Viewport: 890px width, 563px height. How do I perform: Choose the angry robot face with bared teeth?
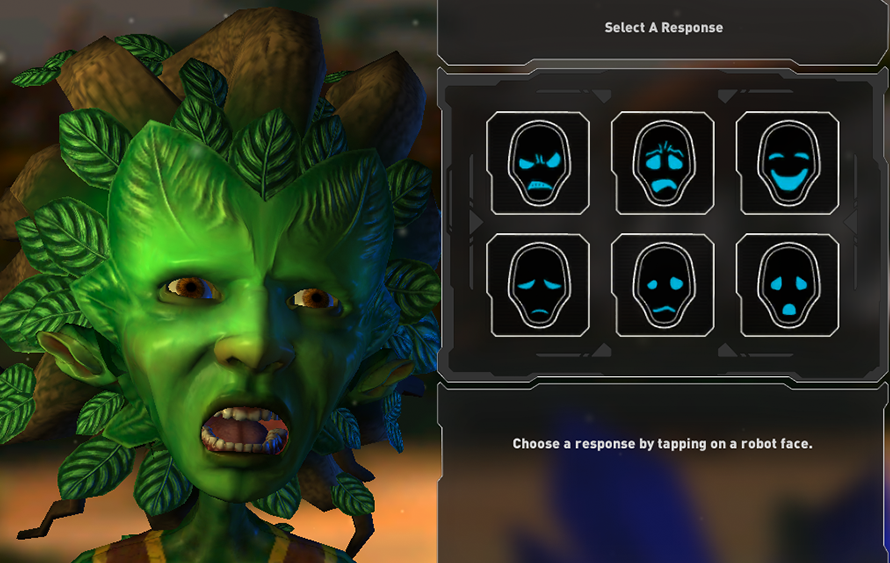538,163
